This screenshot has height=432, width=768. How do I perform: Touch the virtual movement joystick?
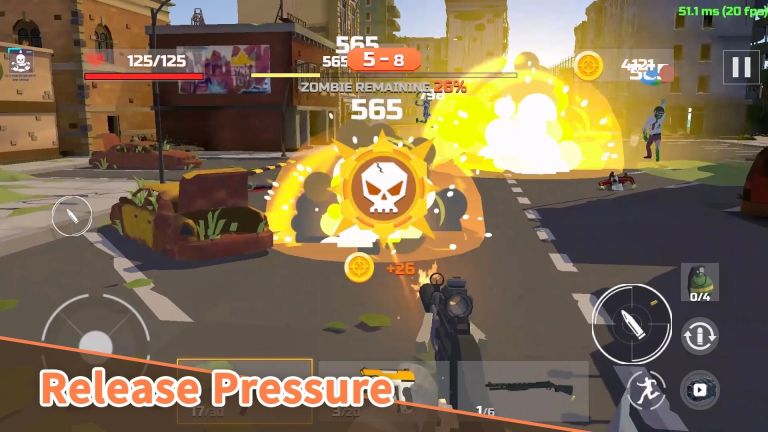pyautogui.click(x=94, y=334)
